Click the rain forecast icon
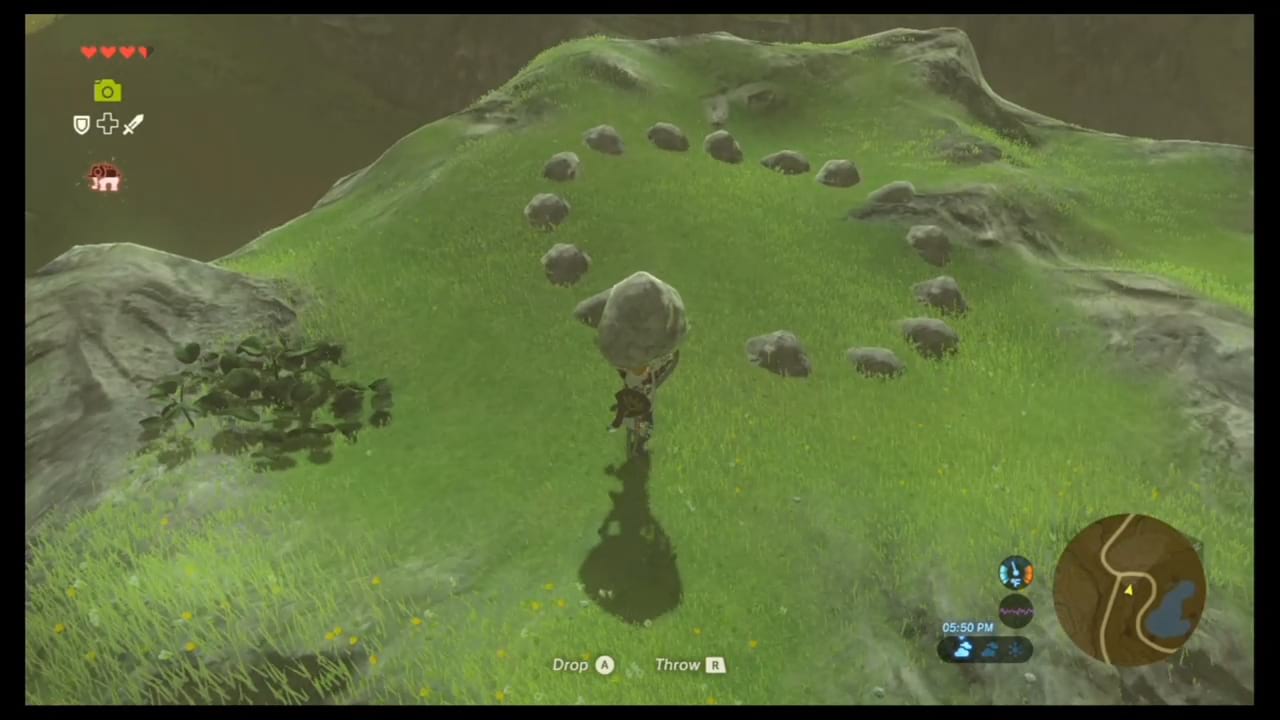The image size is (1280, 720). 990,650
